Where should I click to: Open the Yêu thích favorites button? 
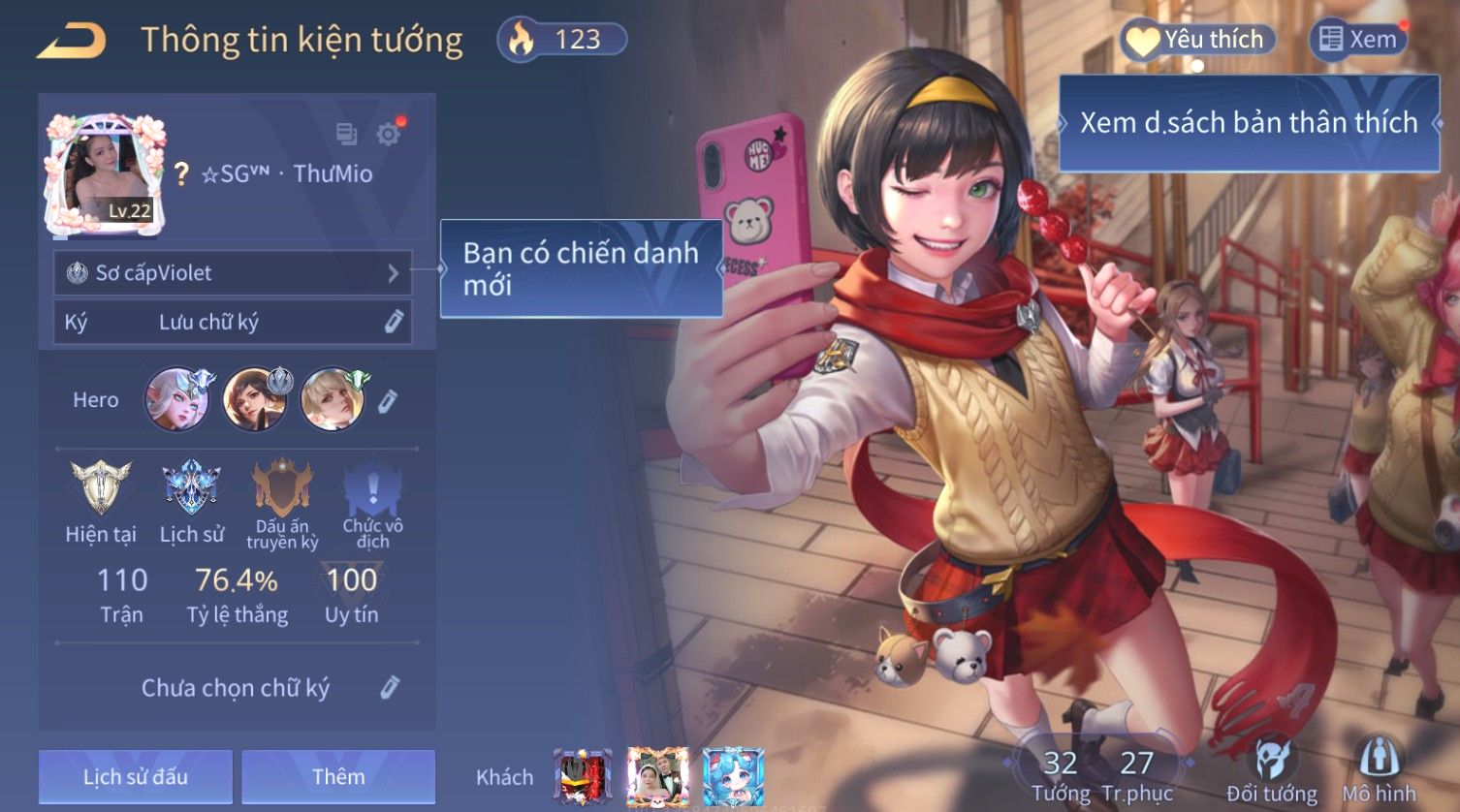click(1198, 40)
